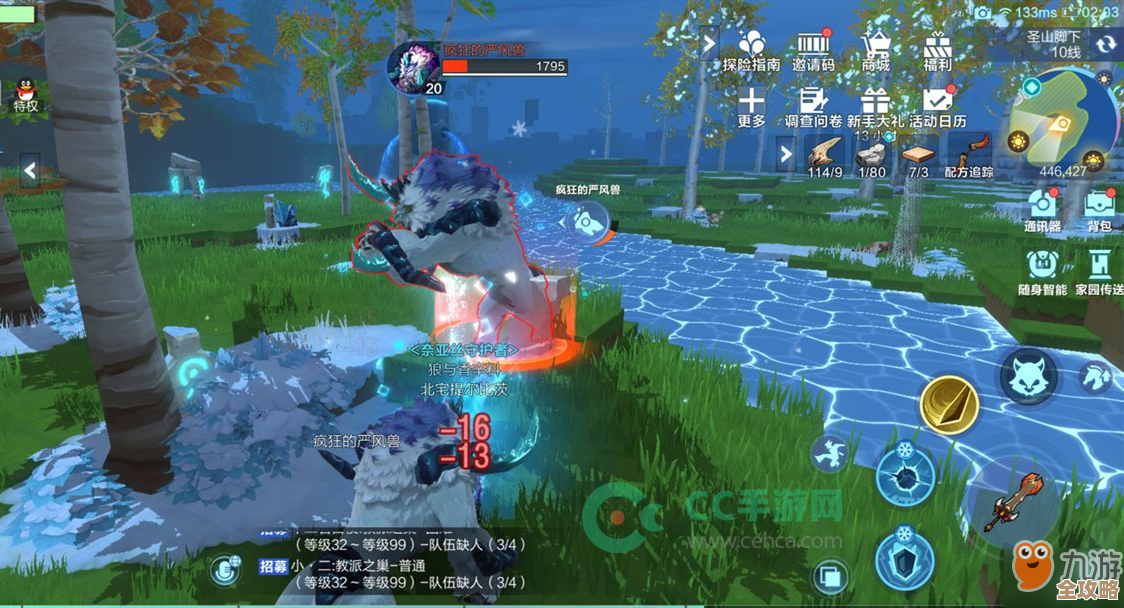Open the 福利 welfare rewards
The width and height of the screenshot is (1124, 608).
pos(937,49)
